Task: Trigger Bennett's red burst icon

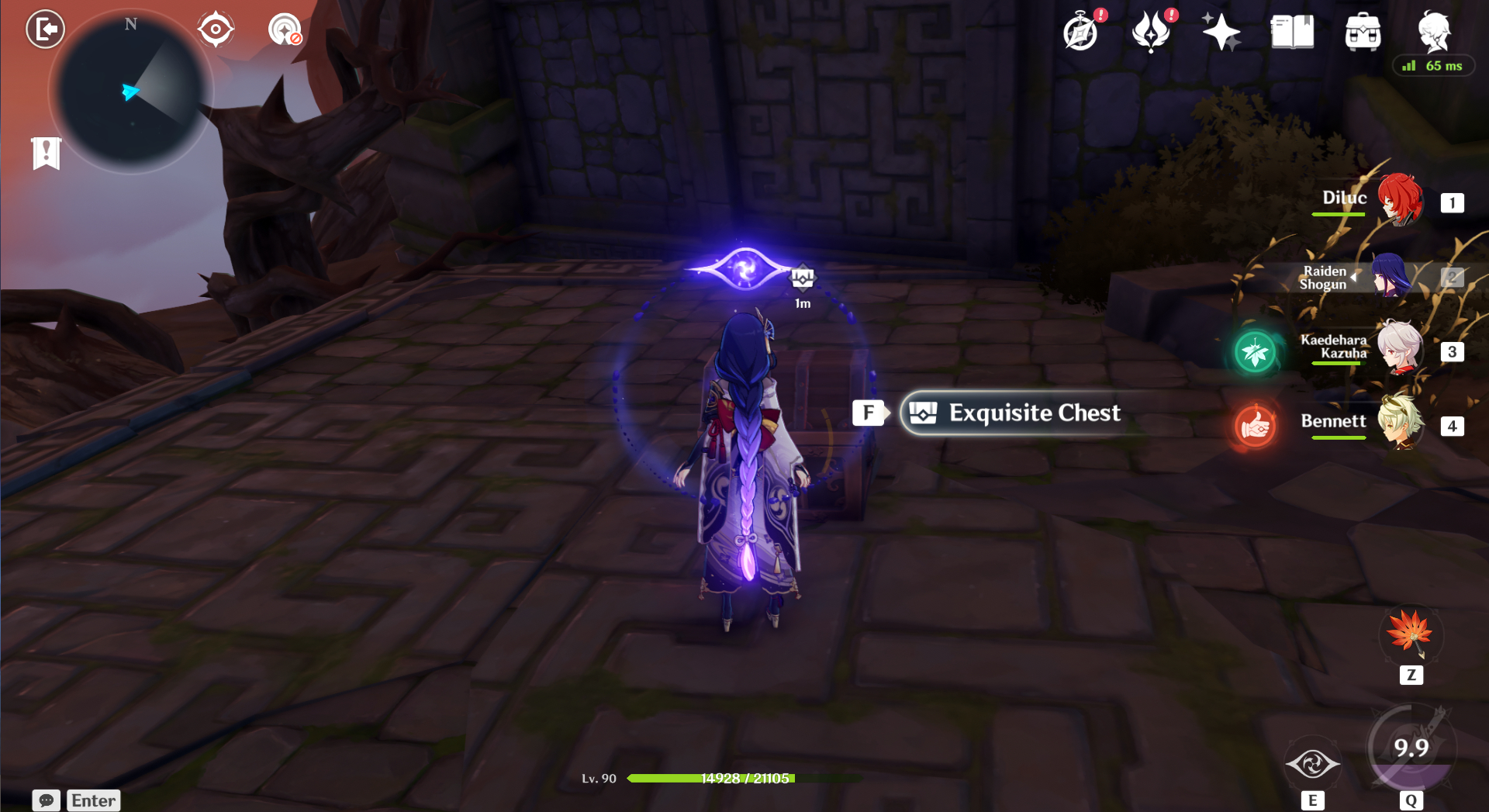Action: tap(1255, 426)
